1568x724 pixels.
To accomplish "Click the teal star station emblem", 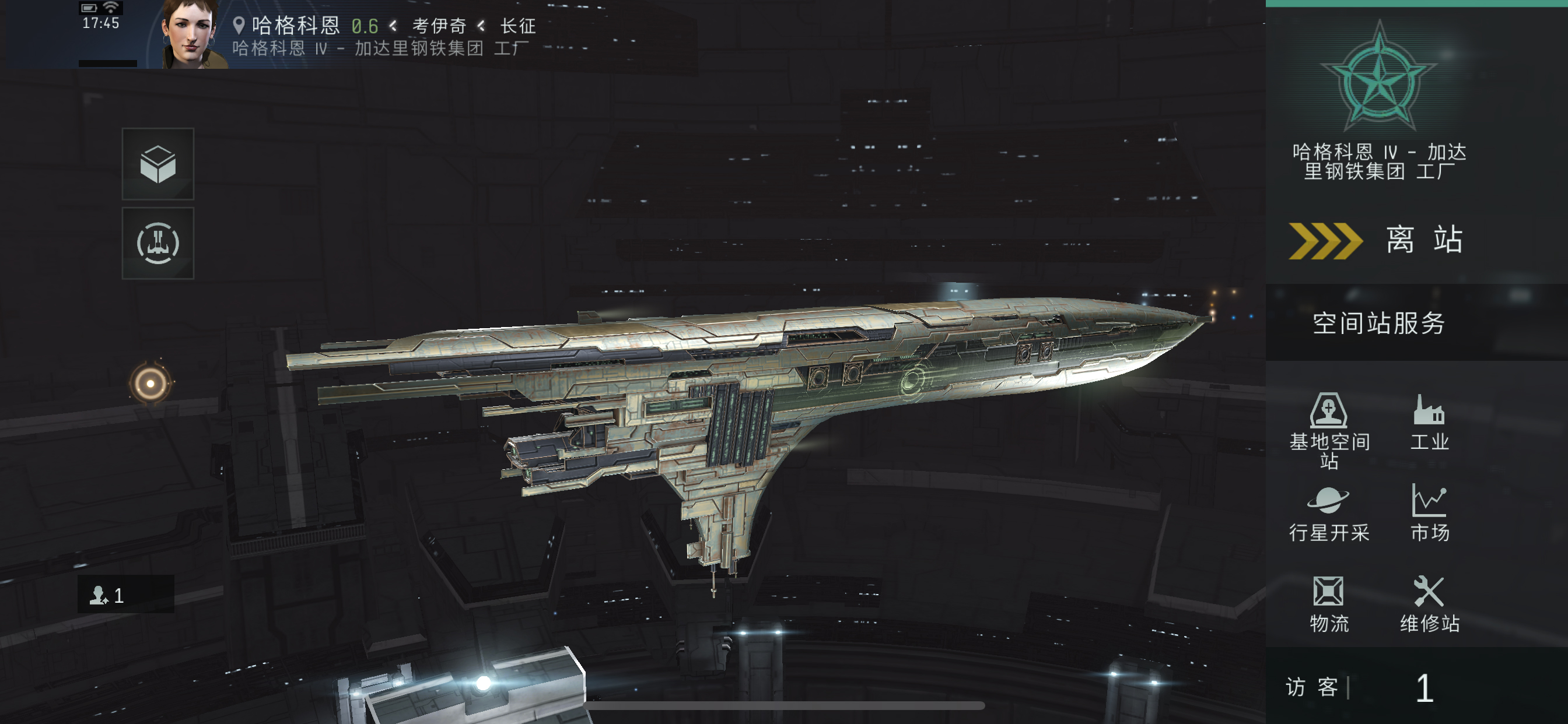I will coord(1380,78).
